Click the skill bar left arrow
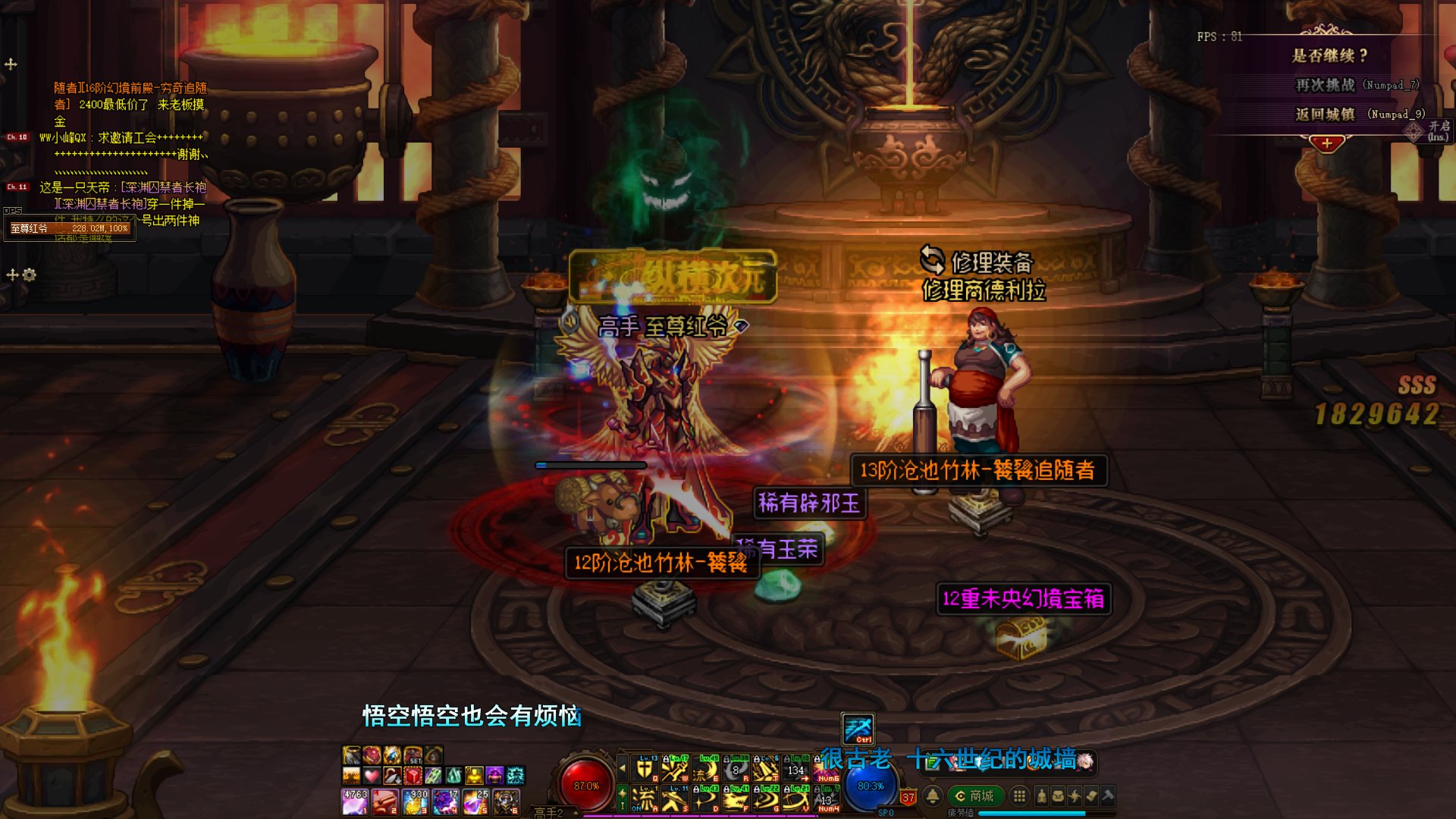Viewport: 1456px width, 819px height. click(623, 769)
